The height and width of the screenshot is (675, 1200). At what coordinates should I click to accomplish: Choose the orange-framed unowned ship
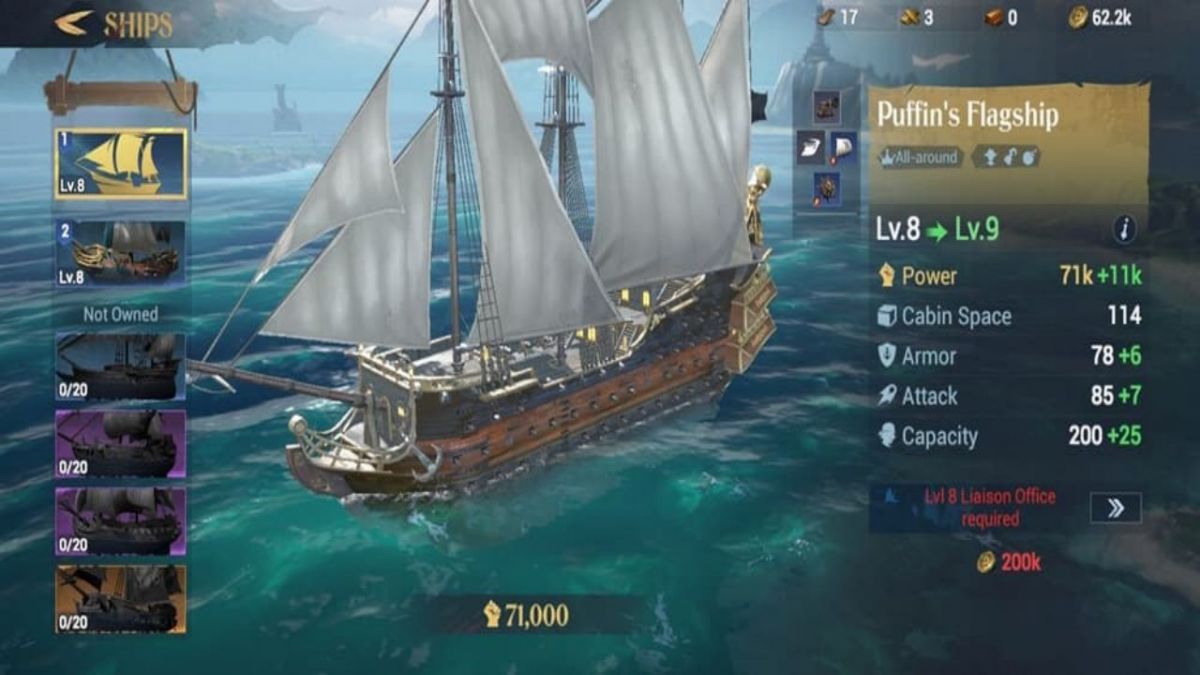[x=121, y=599]
